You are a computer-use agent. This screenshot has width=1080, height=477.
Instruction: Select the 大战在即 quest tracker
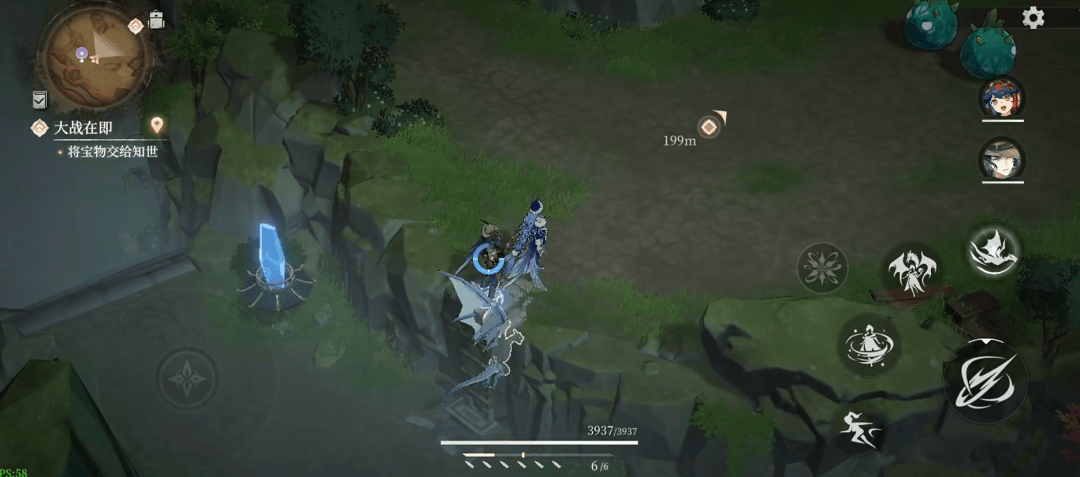point(82,127)
